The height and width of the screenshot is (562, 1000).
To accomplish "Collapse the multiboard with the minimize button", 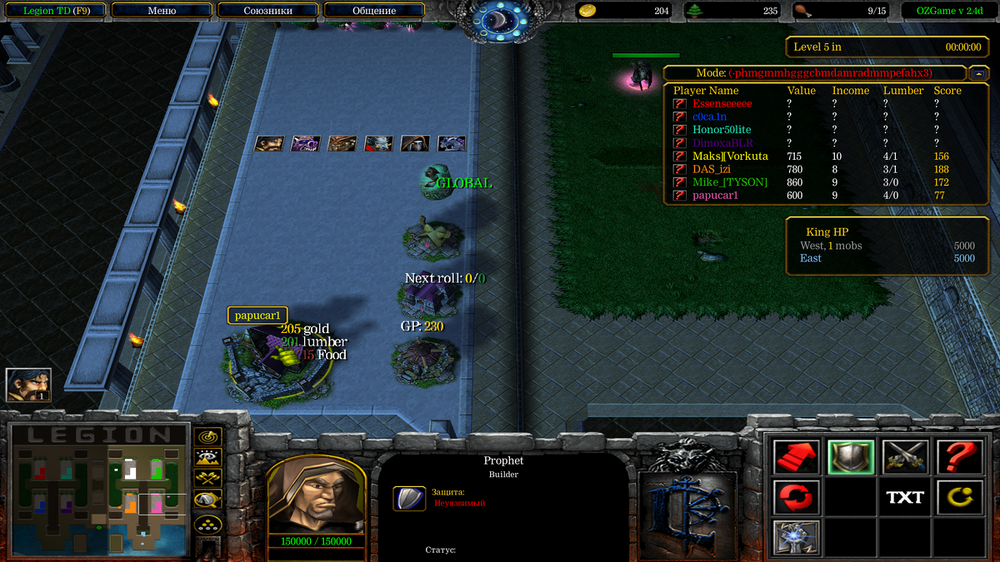I will coord(977,73).
